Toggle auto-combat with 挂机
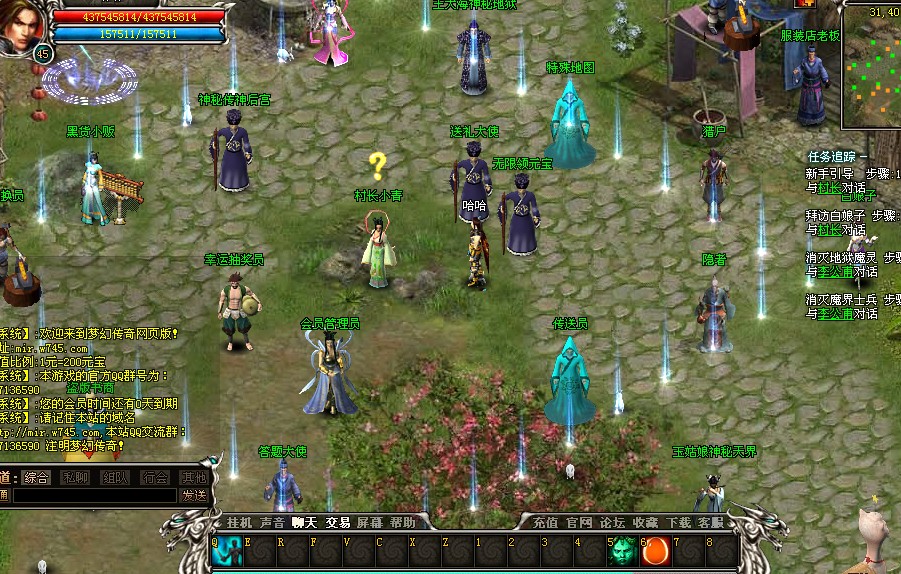 click(x=239, y=523)
